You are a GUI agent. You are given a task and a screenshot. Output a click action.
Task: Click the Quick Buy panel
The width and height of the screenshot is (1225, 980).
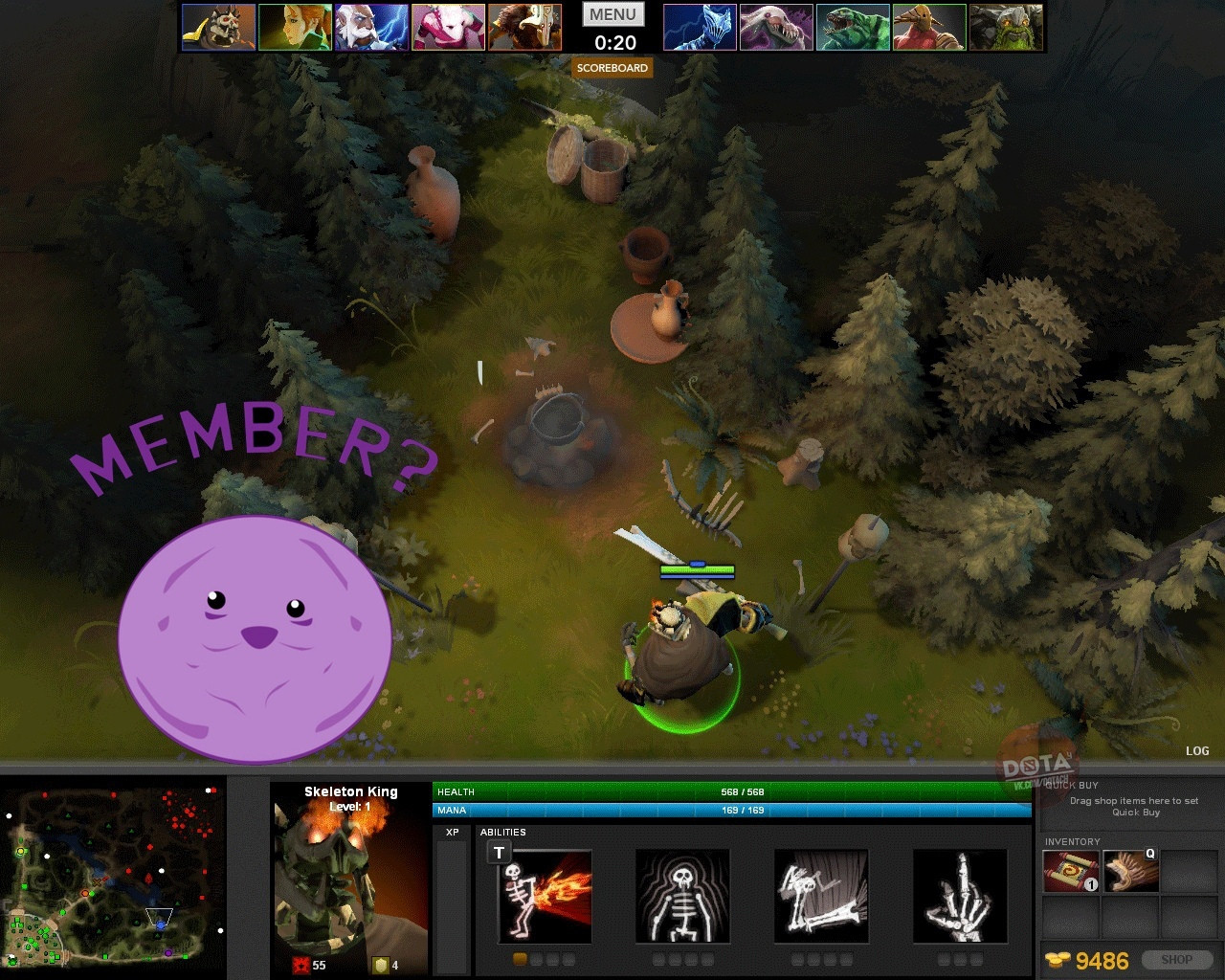click(x=1135, y=806)
